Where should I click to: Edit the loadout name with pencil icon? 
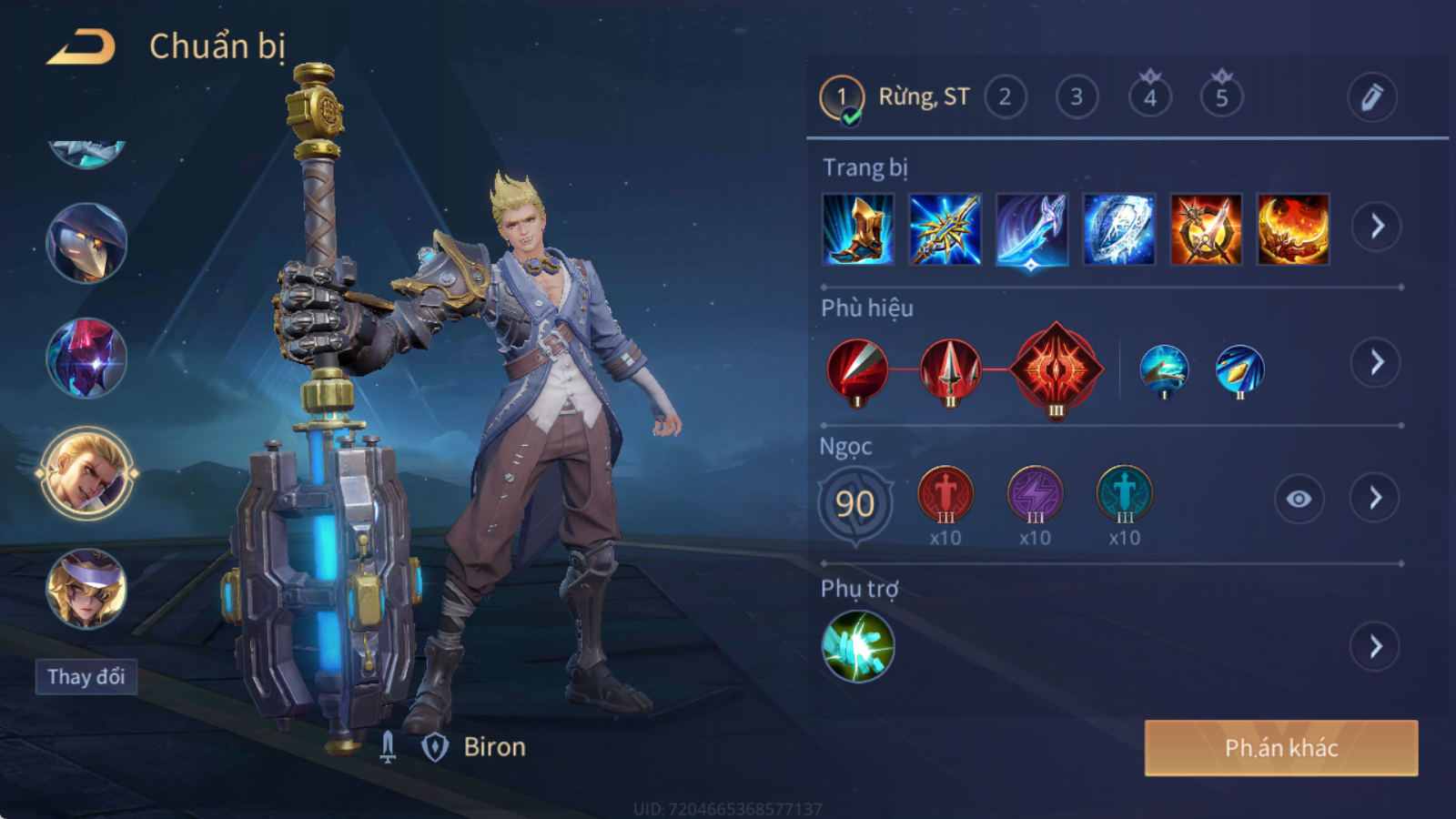click(x=1371, y=97)
